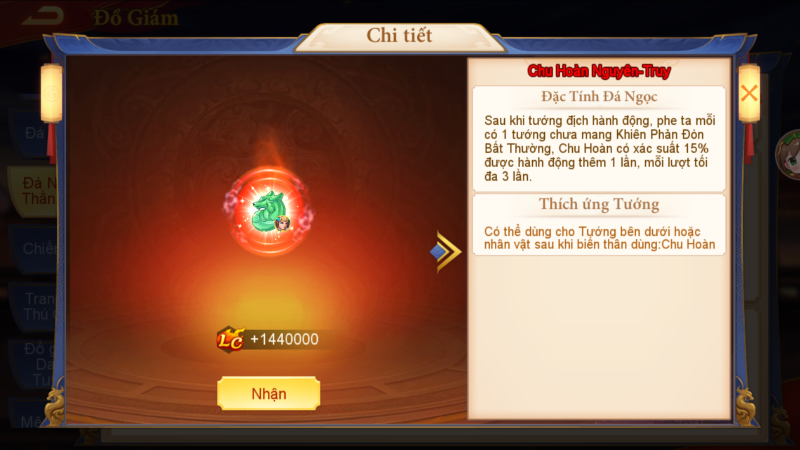Claim the reward with the Nhận button
This screenshot has width=800, height=450.
click(268, 393)
